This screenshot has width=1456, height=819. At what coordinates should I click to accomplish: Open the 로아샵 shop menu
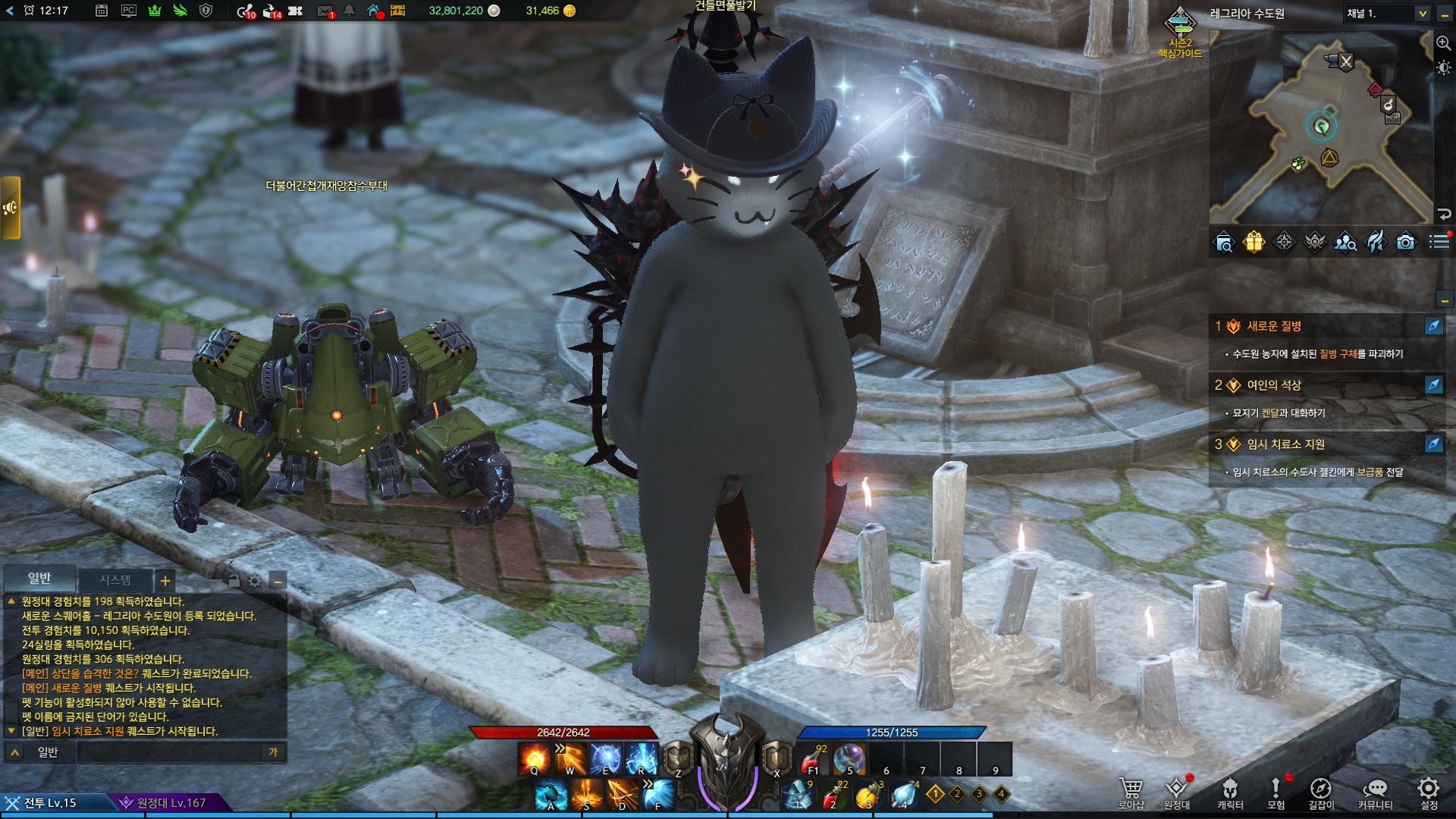tap(1131, 792)
